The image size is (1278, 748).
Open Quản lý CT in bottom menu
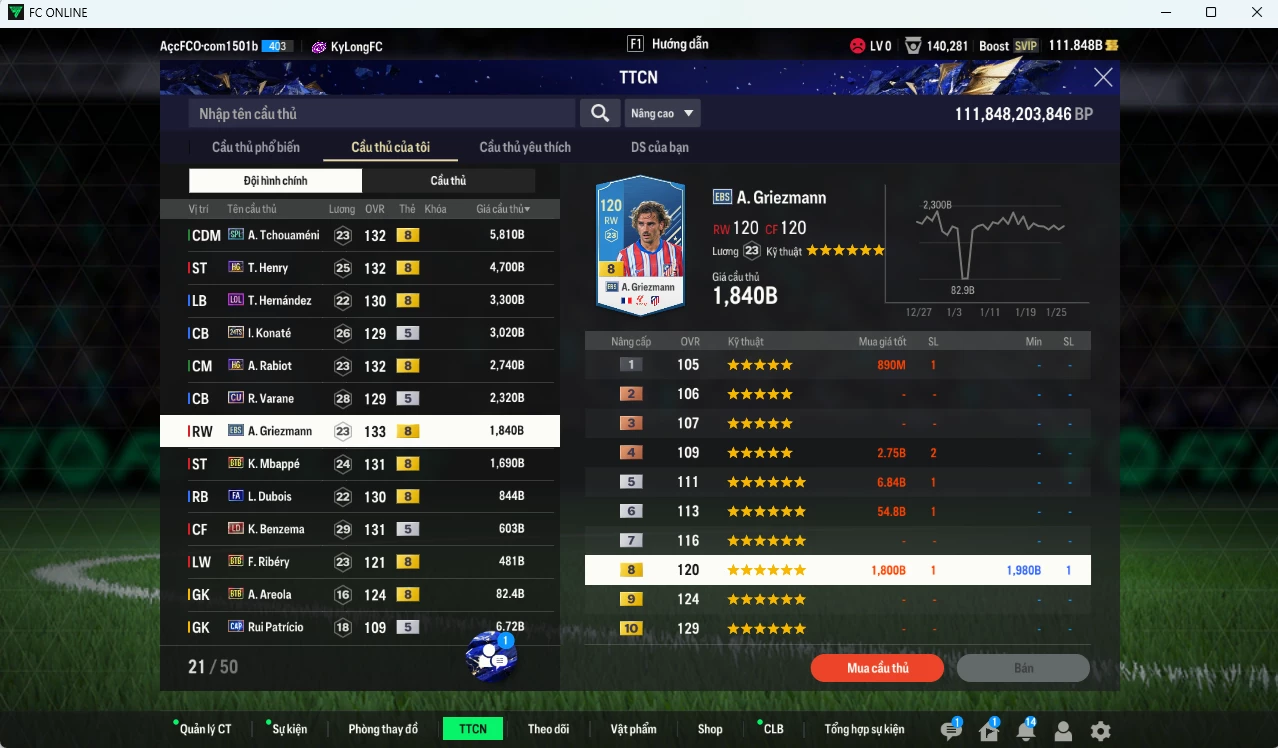pyautogui.click(x=205, y=729)
